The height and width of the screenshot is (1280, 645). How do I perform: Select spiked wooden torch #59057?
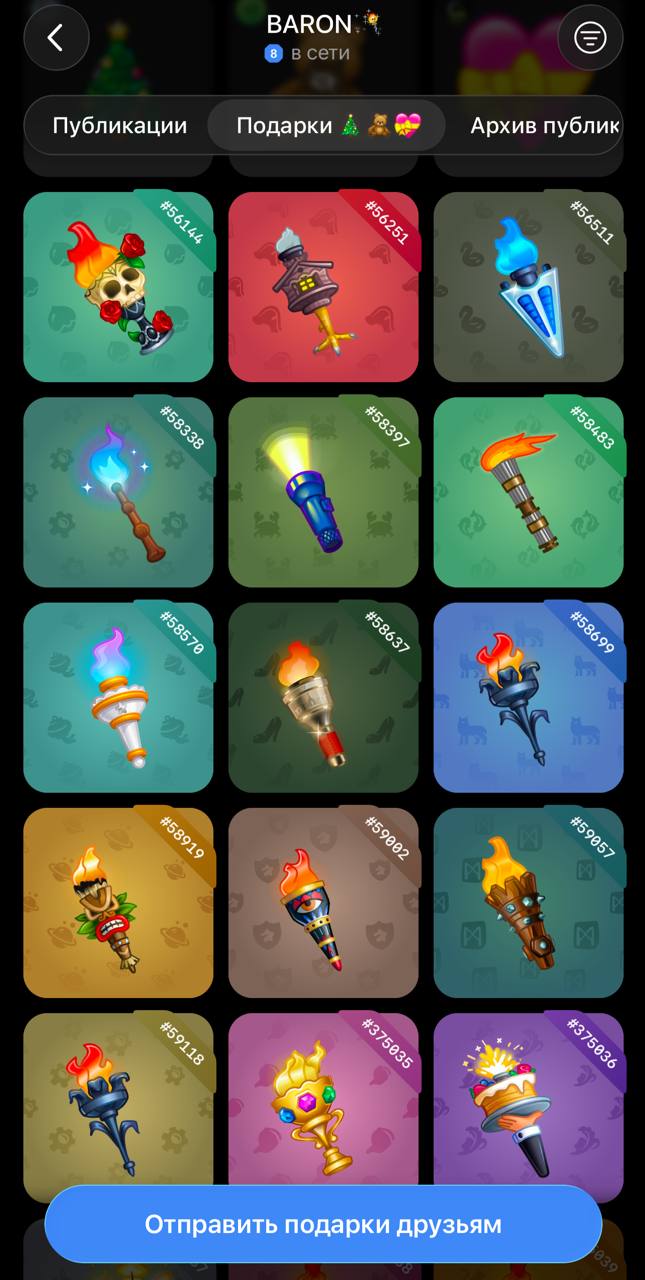[x=528, y=902]
